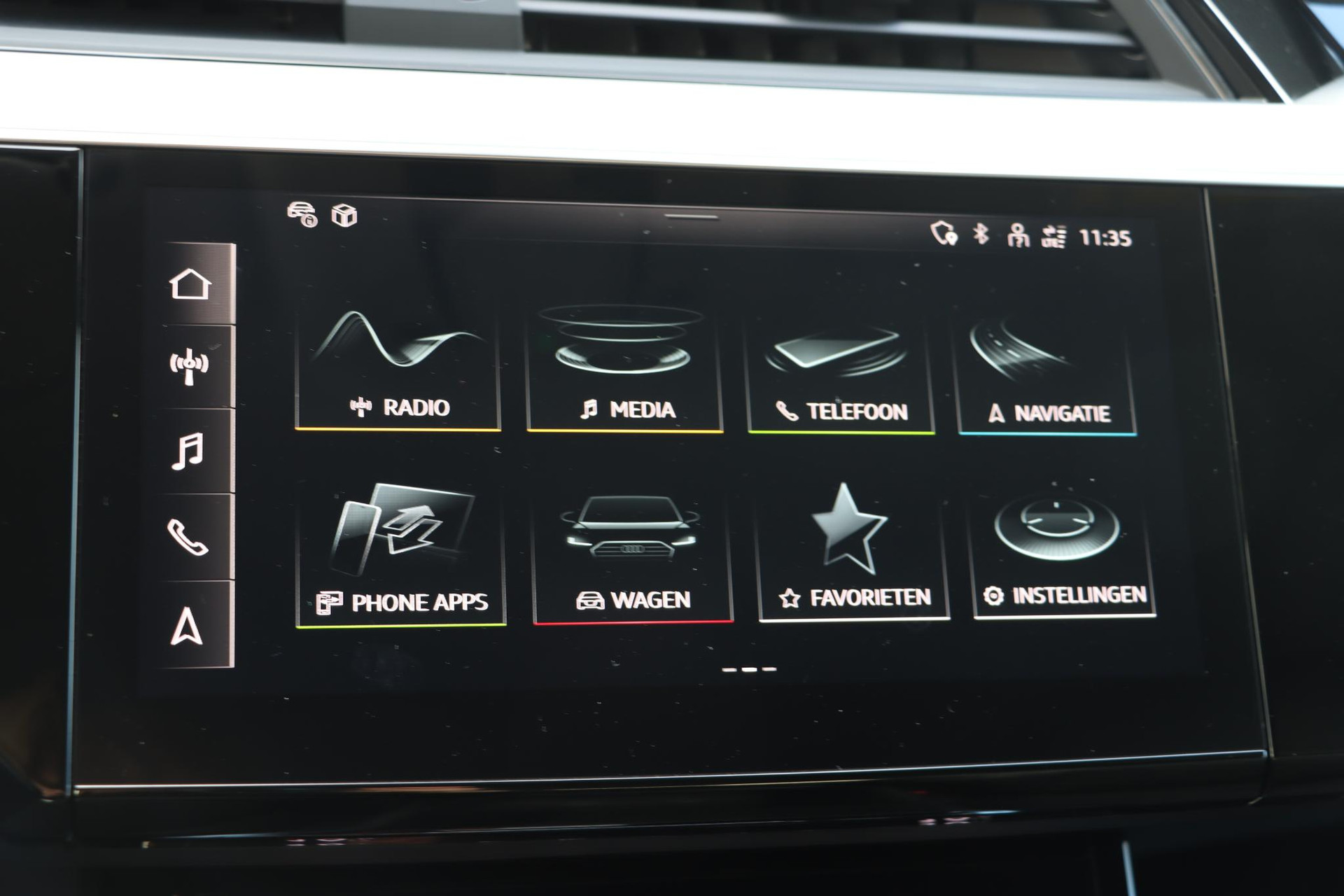Tap the shield location status icon

tap(944, 233)
